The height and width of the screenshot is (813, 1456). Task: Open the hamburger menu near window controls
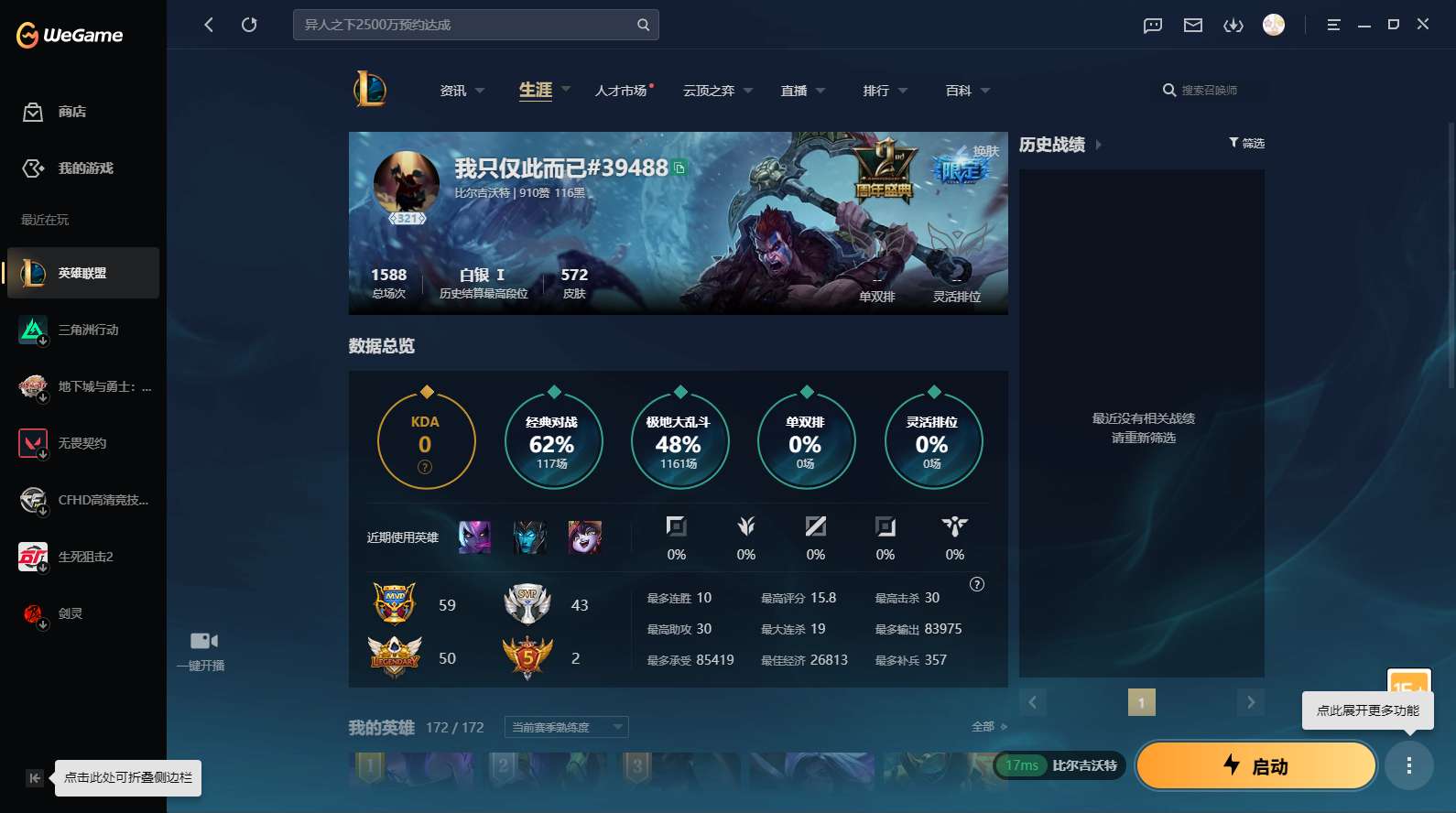(1333, 25)
